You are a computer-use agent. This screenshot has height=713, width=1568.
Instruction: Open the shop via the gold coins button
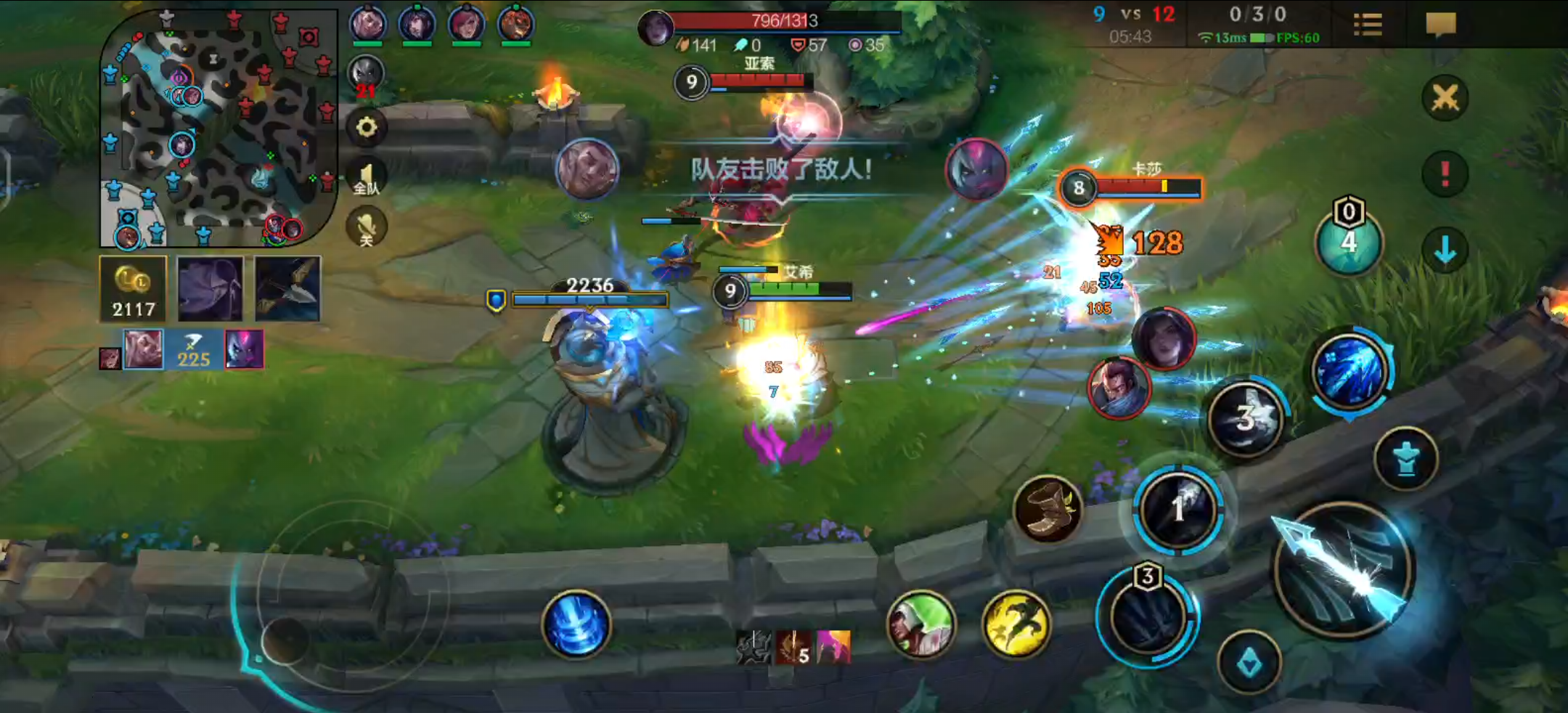134,289
